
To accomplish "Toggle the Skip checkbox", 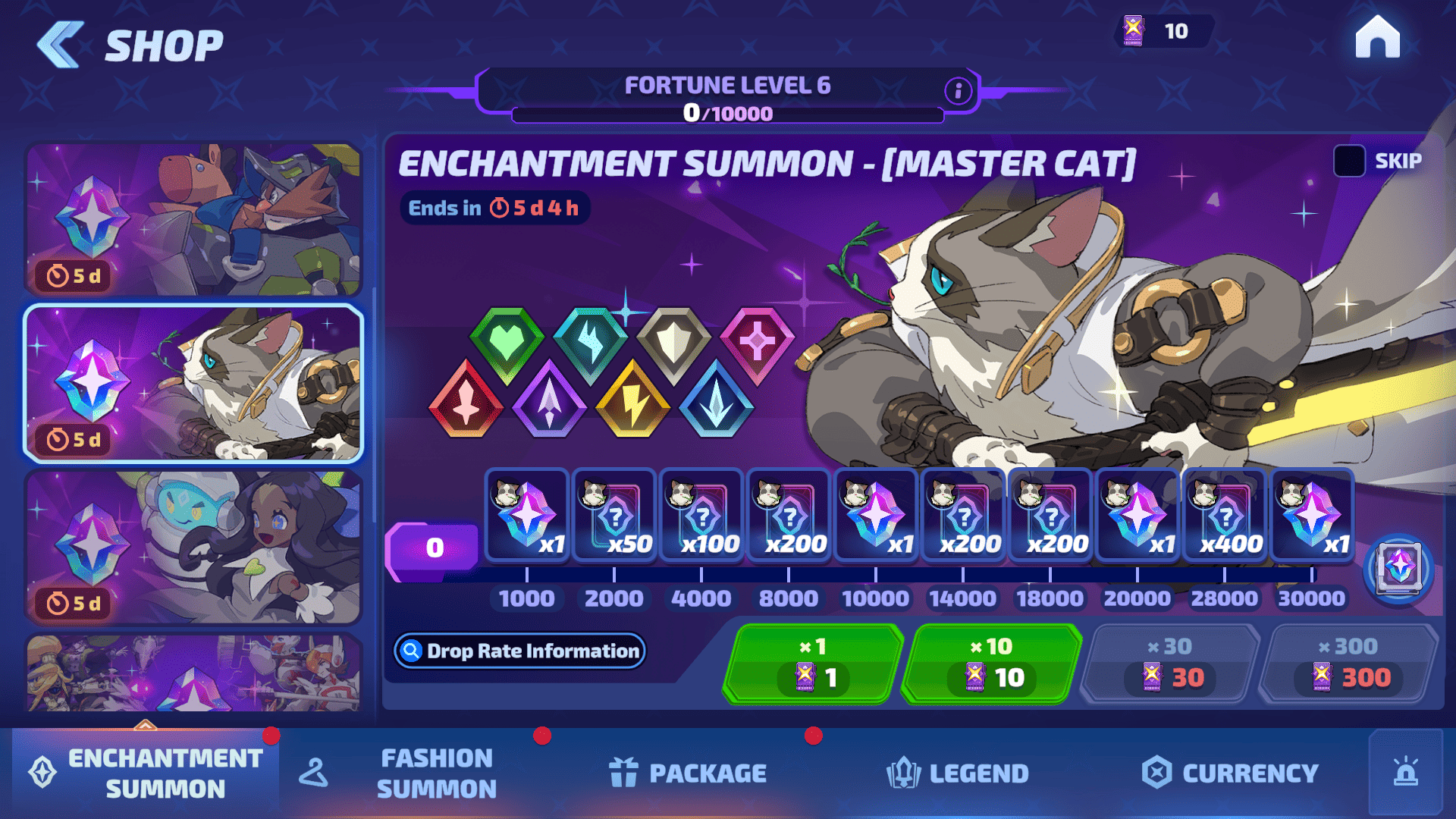I will [1349, 161].
